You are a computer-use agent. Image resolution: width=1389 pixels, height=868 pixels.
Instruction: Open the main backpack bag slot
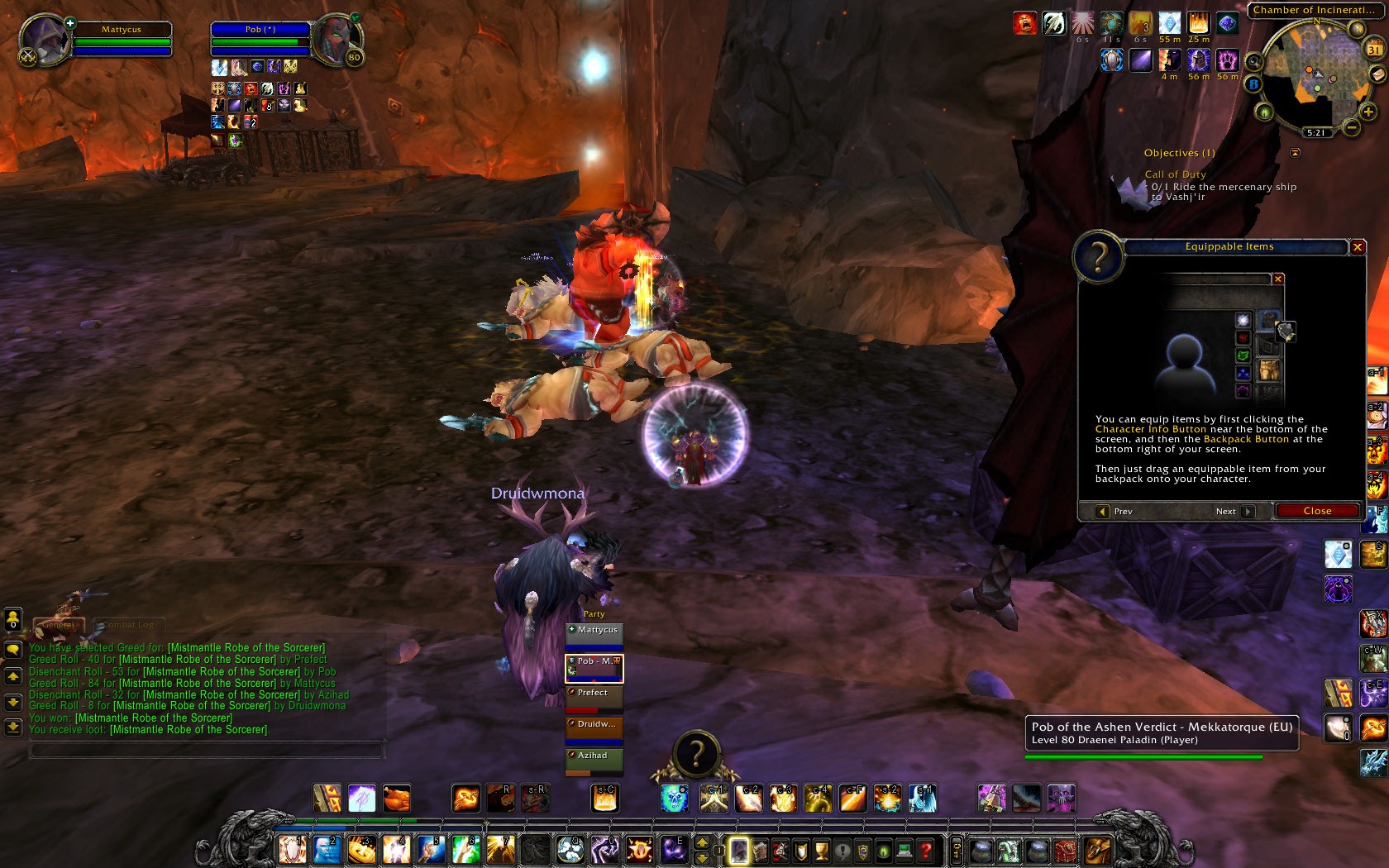[1098, 850]
